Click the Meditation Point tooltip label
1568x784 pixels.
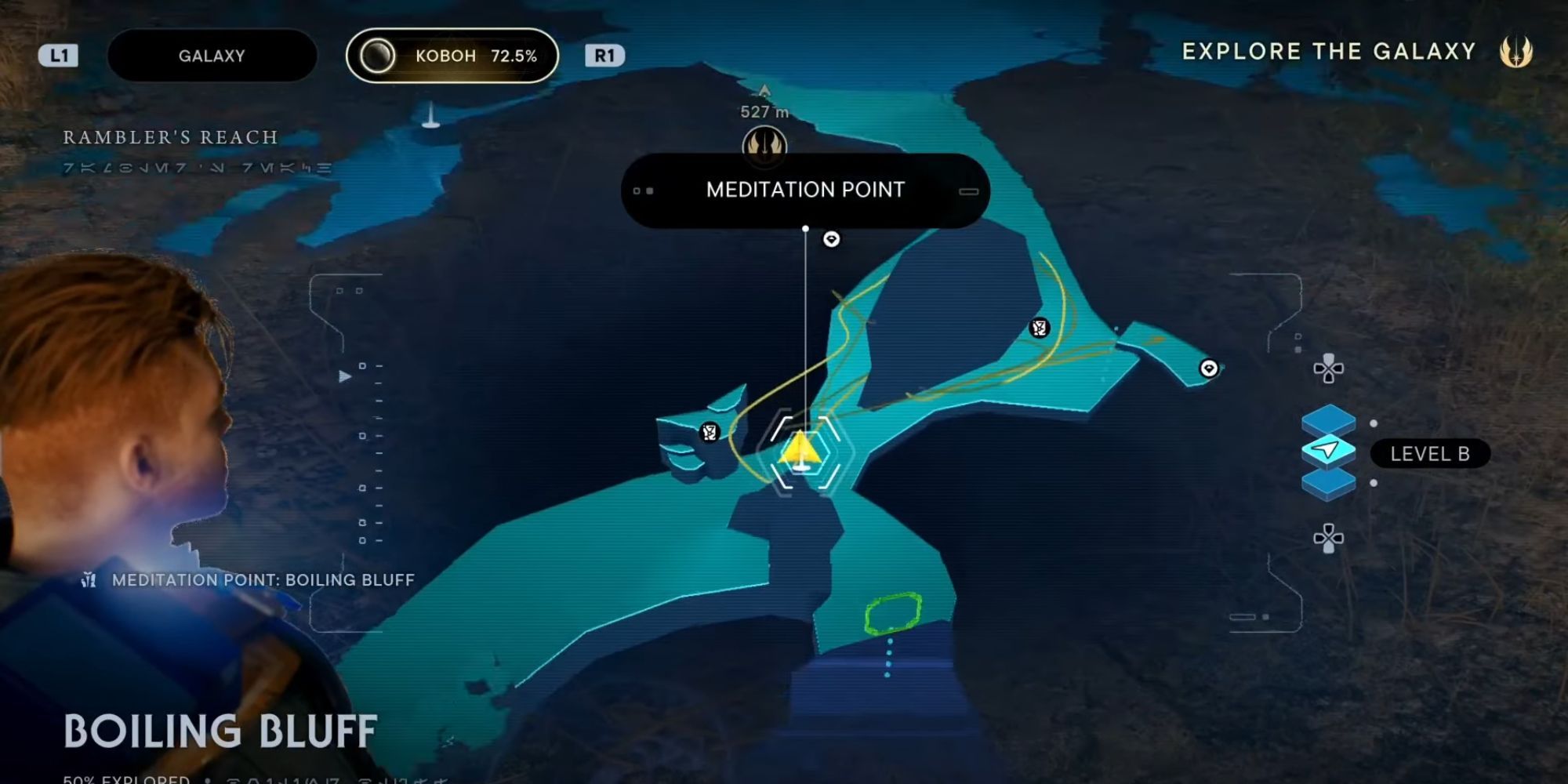click(805, 190)
